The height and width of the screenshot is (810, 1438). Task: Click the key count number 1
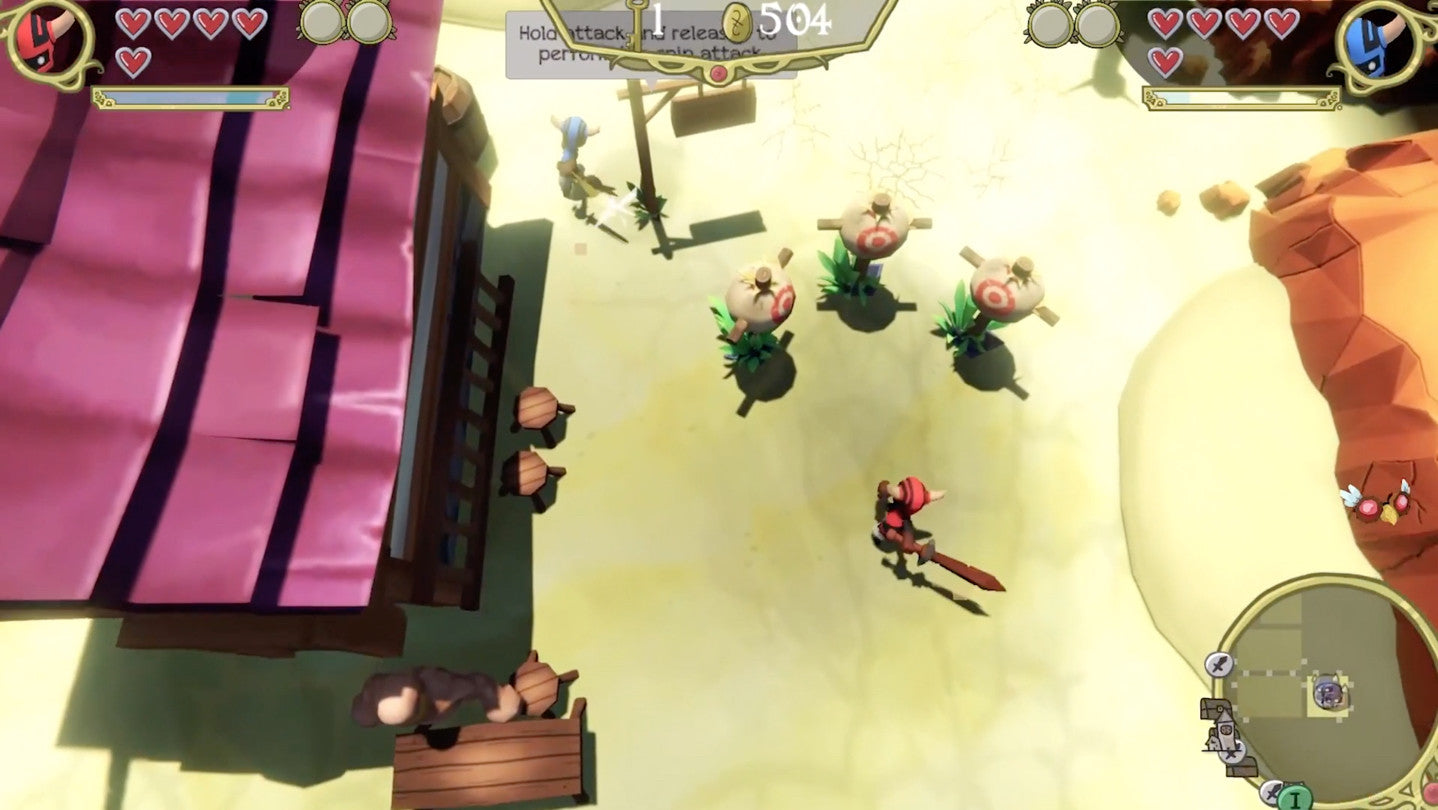pyautogui.click(x=655, y=18)
